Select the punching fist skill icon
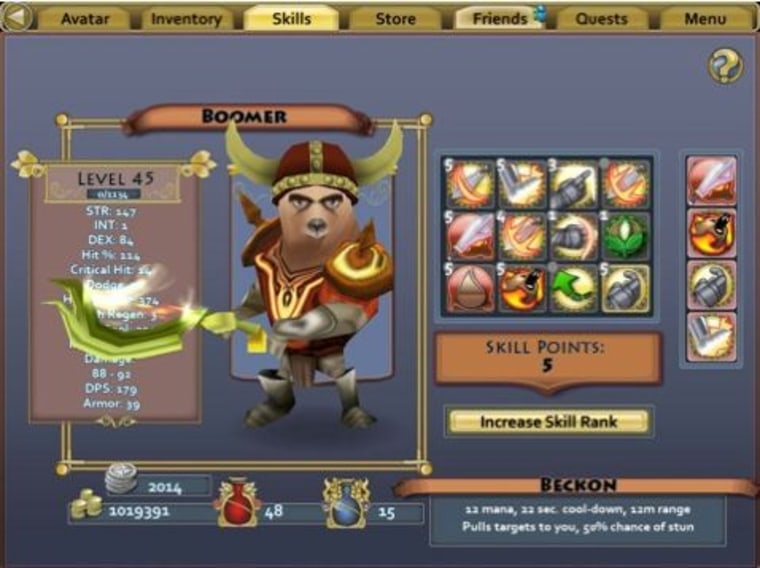Viewport: 760px width, 568px height. 576,235
